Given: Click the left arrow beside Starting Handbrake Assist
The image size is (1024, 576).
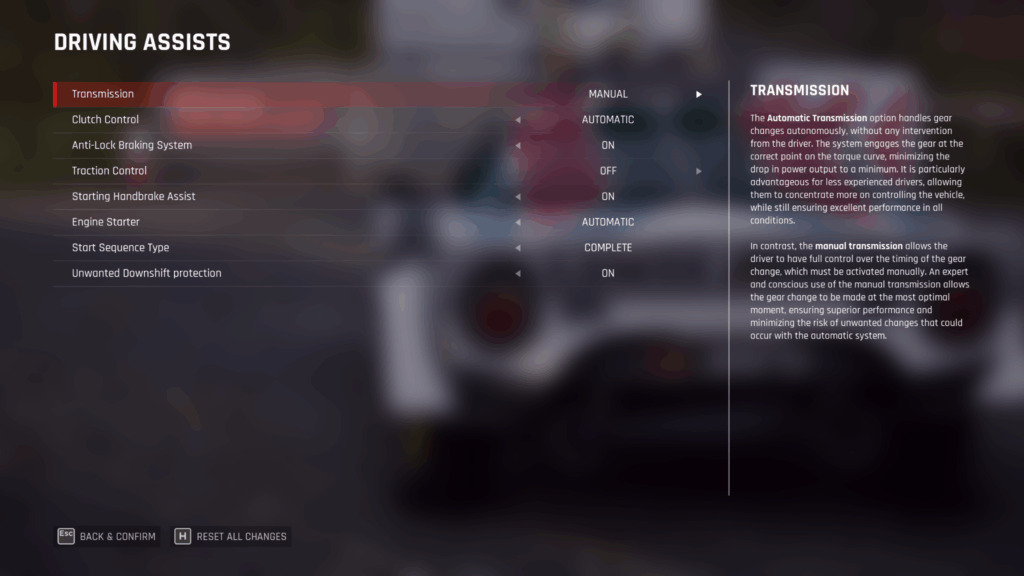Looking at the screenshot, I should click(518, 196).
